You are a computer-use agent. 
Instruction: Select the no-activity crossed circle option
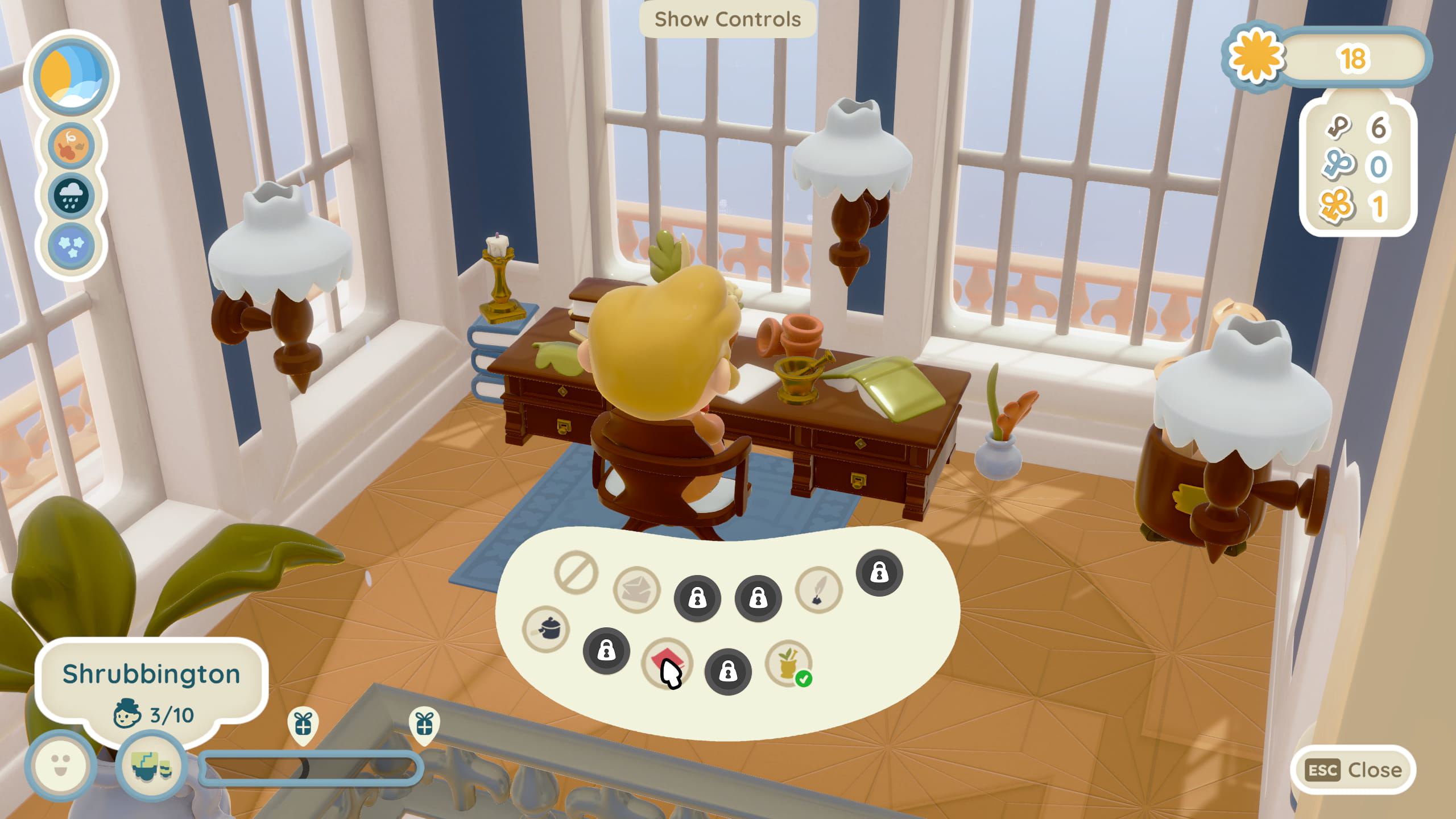(x=576, y=572)
